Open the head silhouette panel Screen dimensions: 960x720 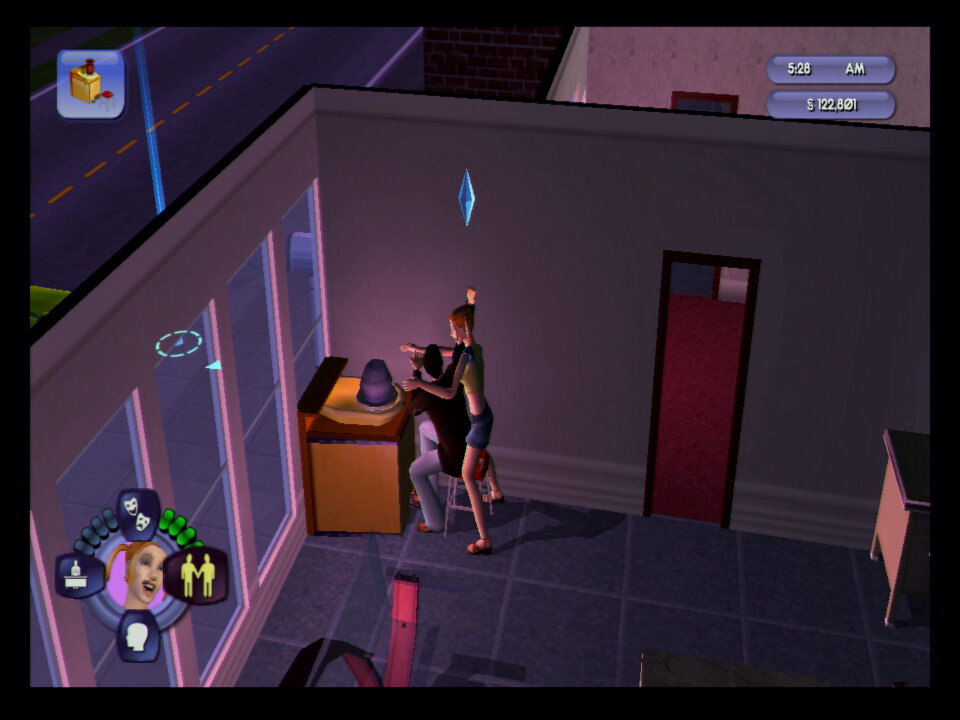(138, 635)
